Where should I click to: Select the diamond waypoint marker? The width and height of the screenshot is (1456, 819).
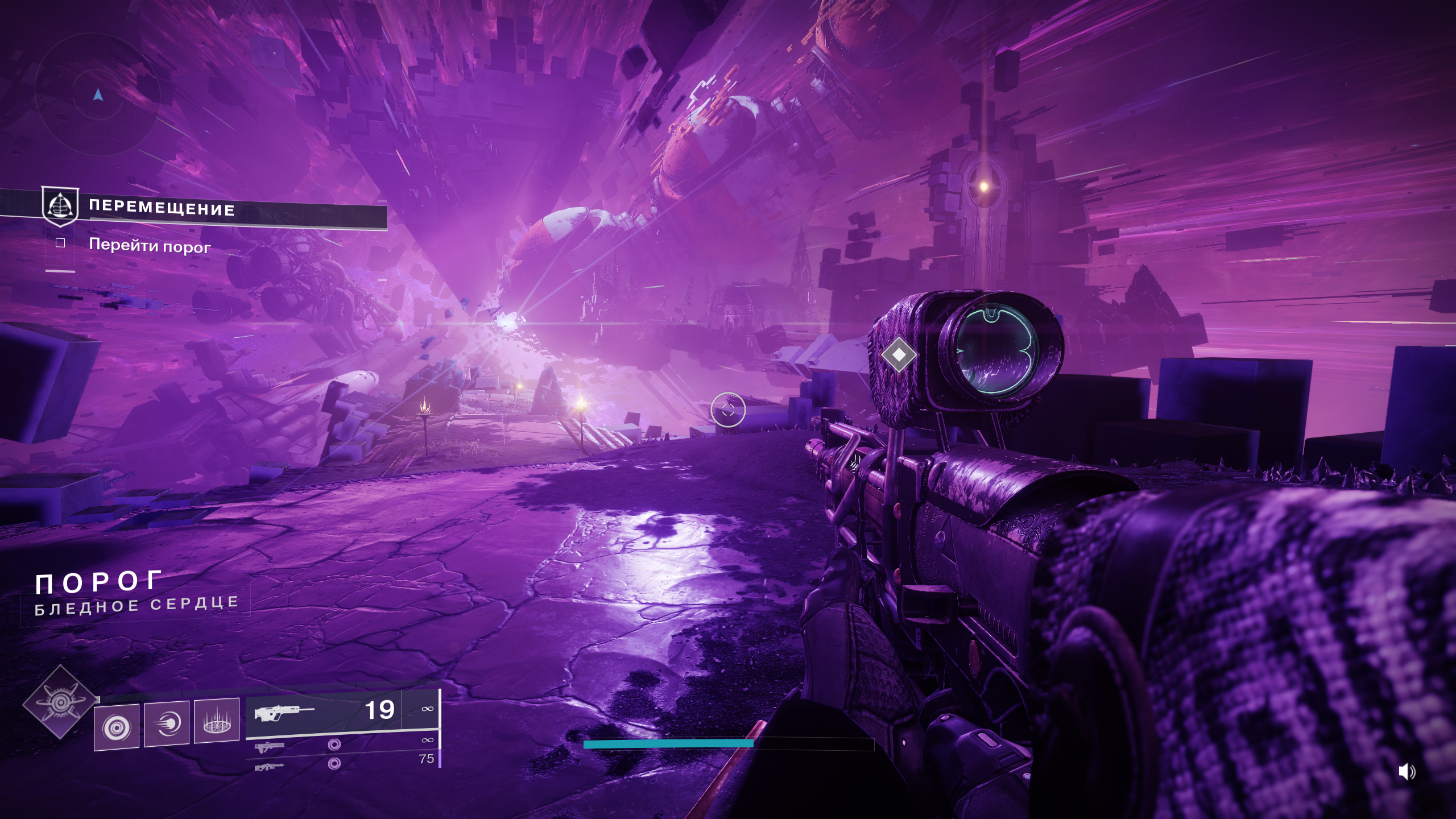point(899,355)
